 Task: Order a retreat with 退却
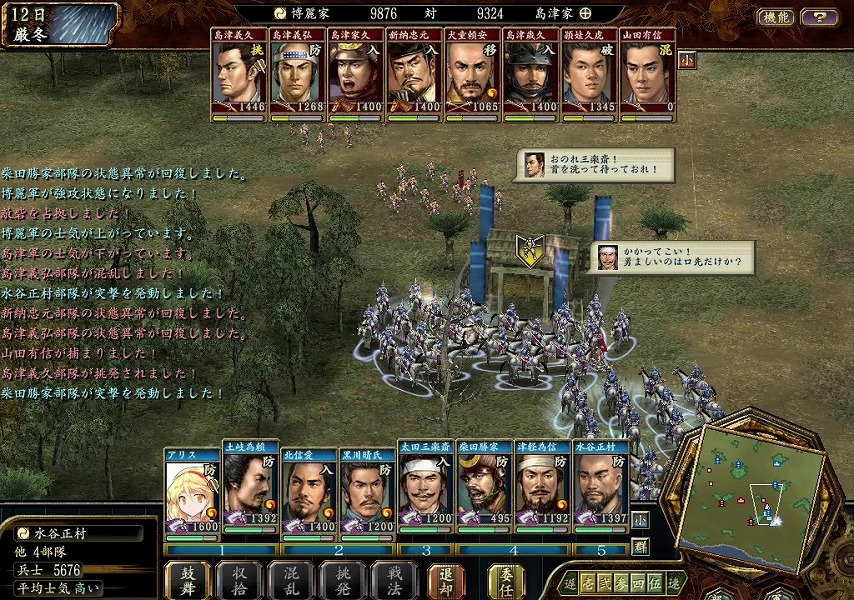pos(446,579)
